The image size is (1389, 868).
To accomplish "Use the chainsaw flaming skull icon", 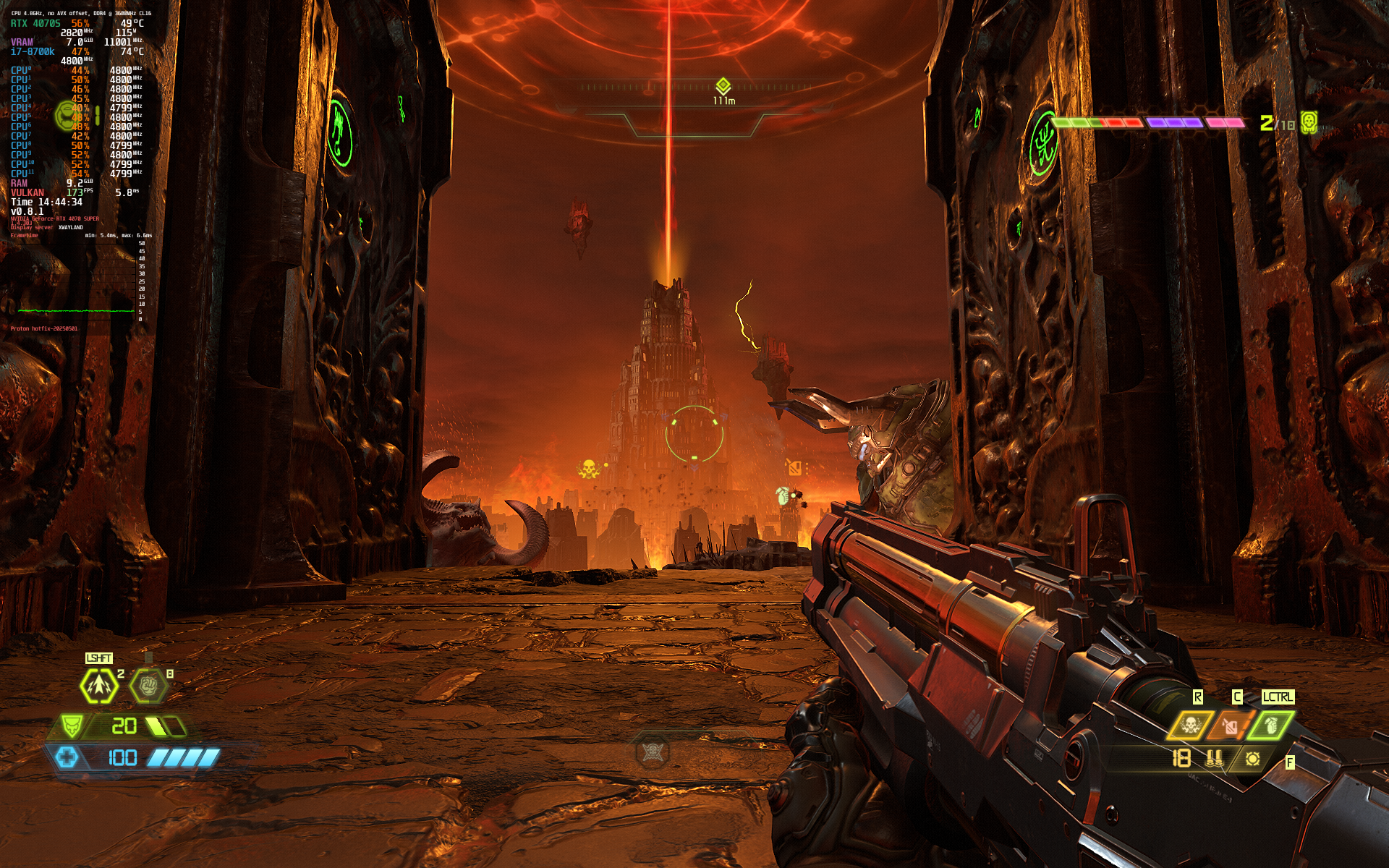I will coord(1190,724).
